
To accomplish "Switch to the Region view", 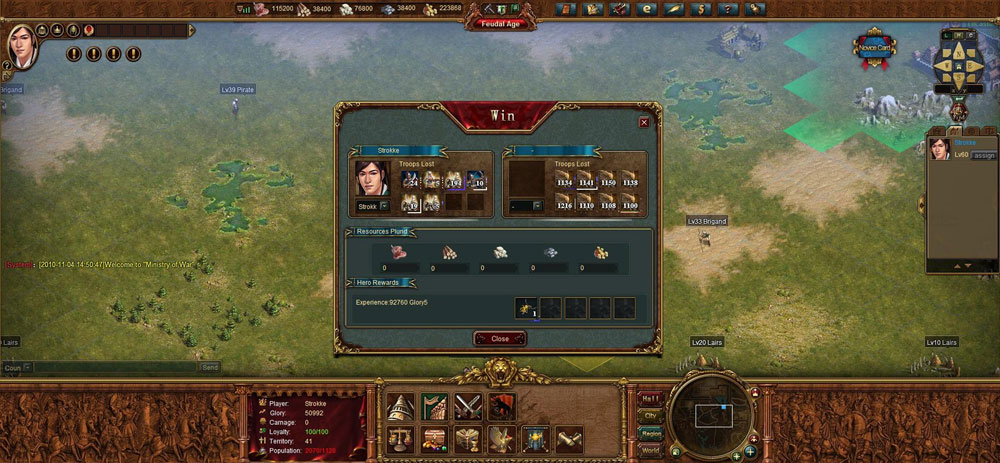I will [x=649, y=433].
